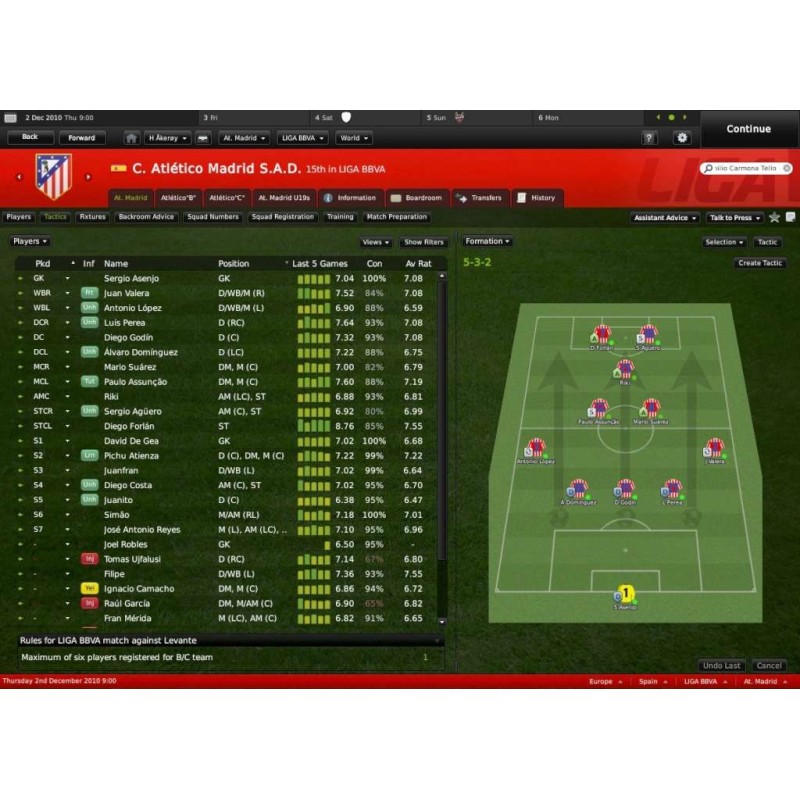Screen dimensions: 800x800
Task: Click the Continue button
Action: click(748, 129)
